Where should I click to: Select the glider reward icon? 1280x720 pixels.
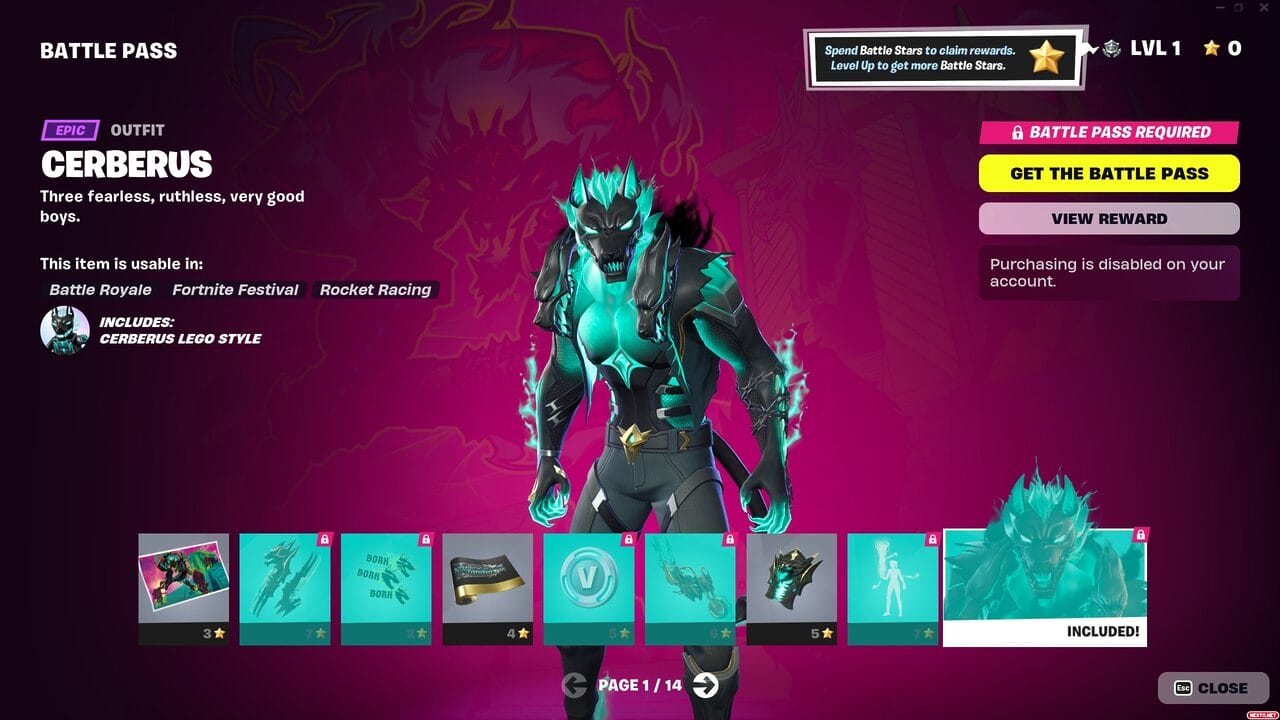click(x=691, y=578)
